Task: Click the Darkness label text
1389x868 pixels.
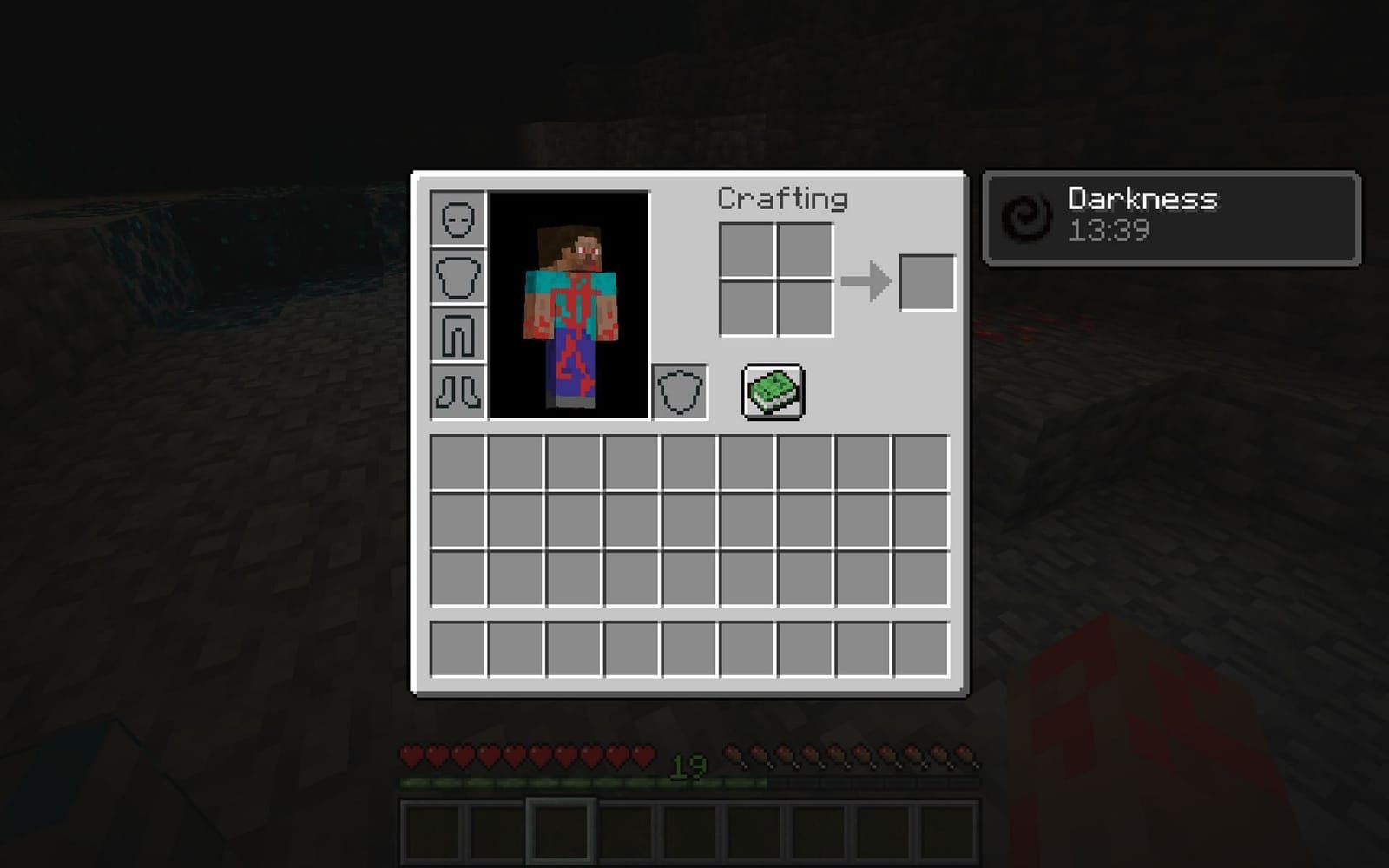Action: (1142, 198)
